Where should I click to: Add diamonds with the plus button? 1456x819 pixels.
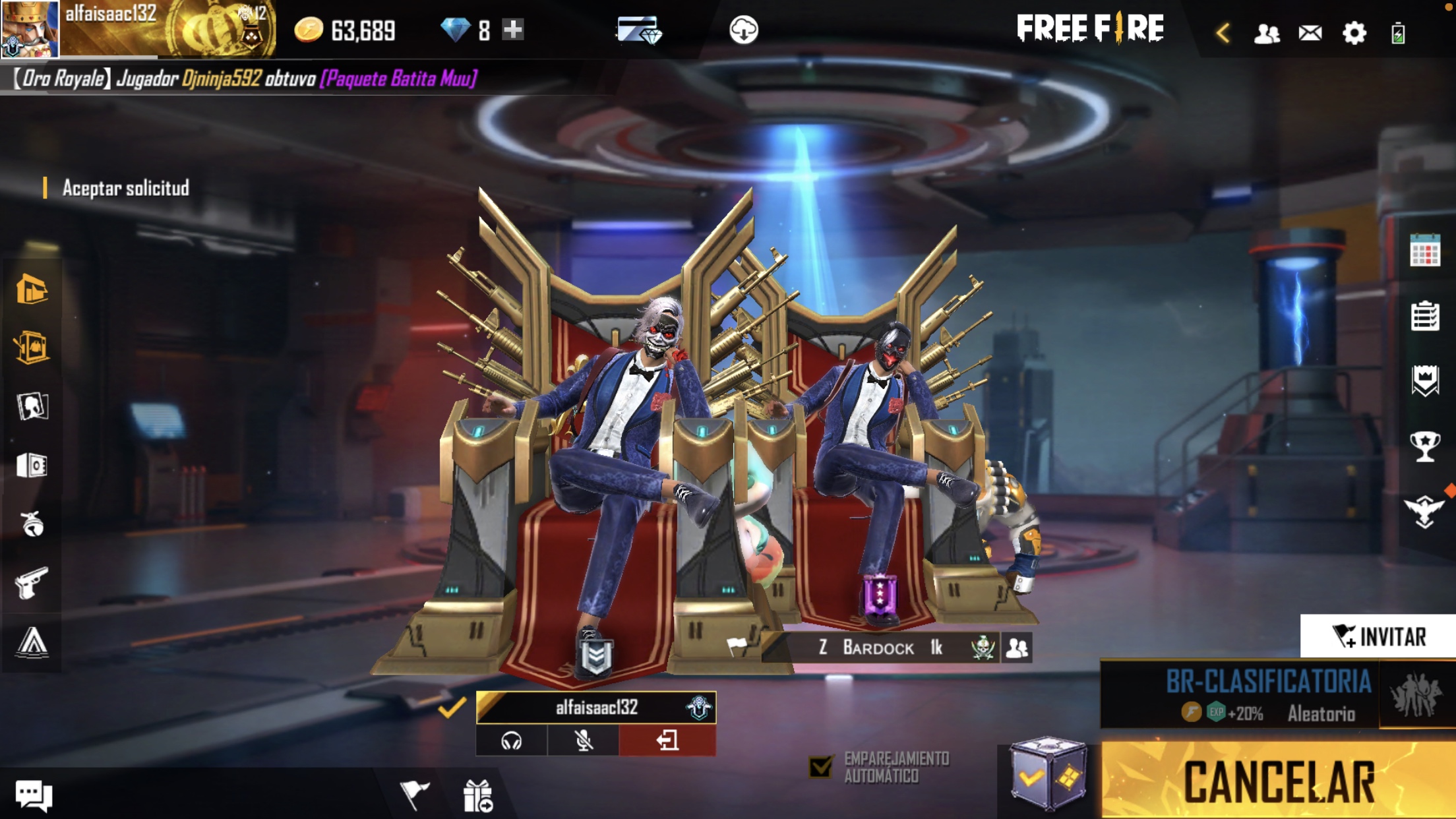[x=513, y=30]
